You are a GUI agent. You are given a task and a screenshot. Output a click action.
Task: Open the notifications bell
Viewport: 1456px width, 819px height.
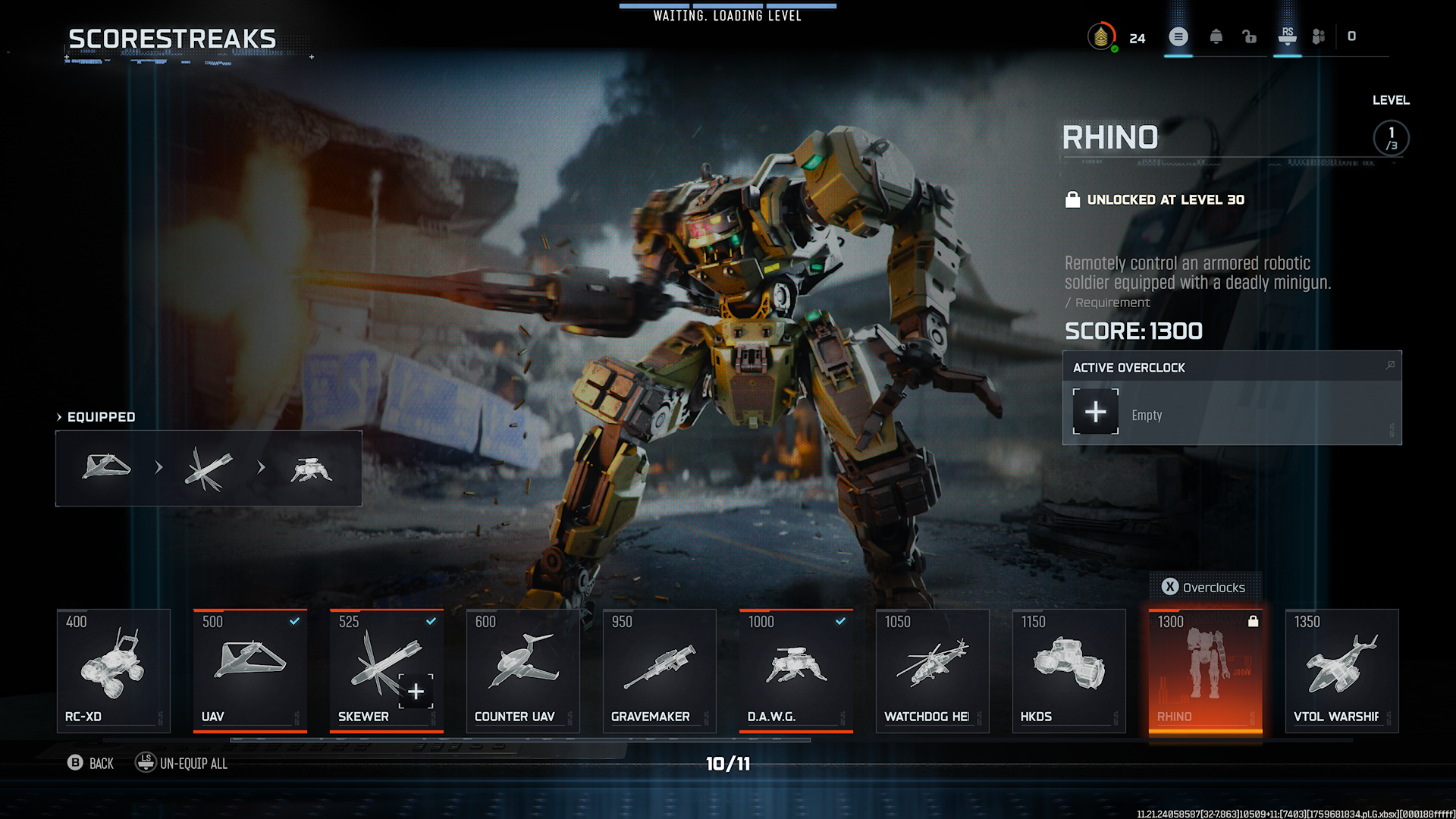pos(1216,36)
